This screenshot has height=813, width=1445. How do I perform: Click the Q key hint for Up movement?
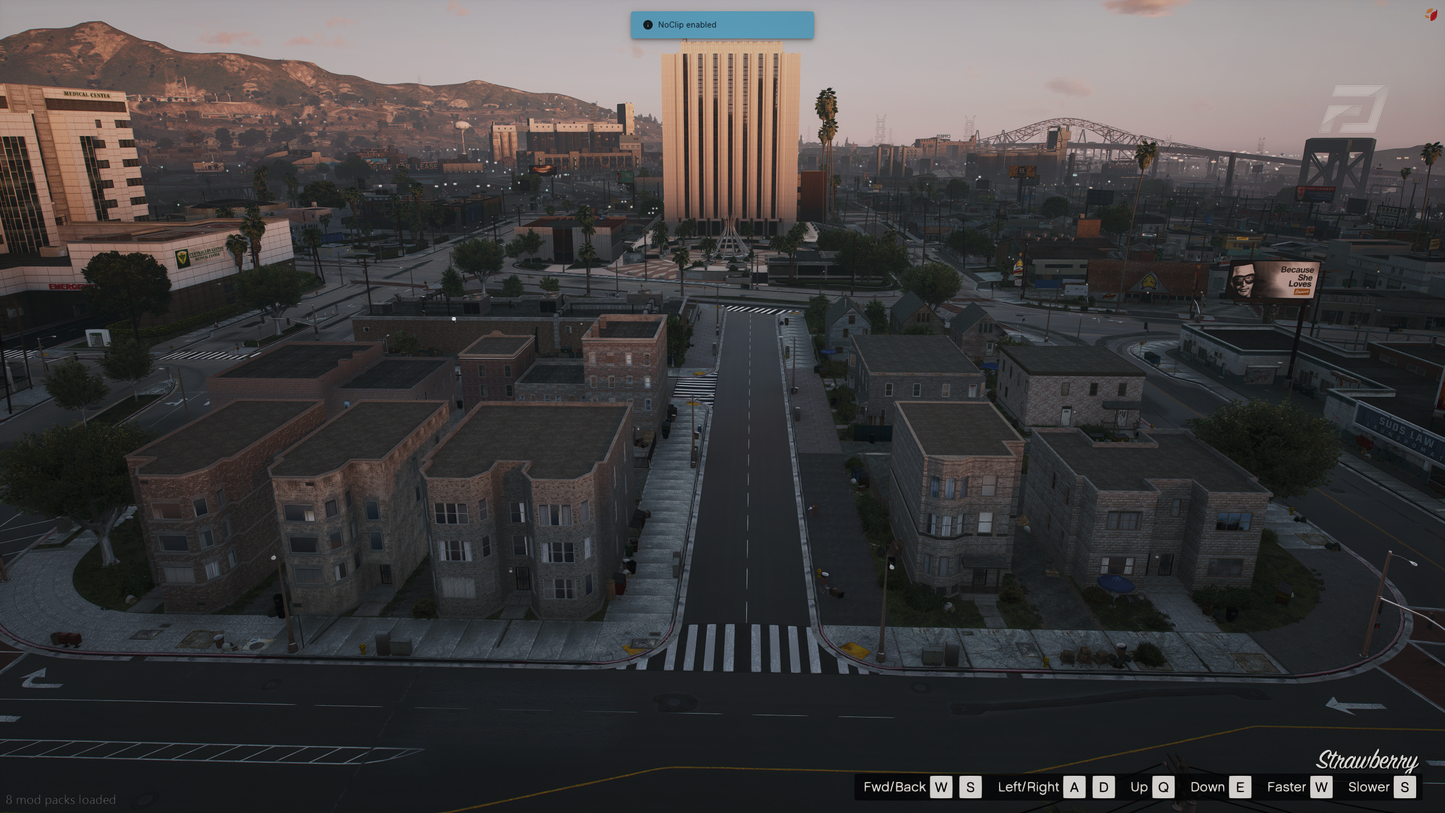coord(1164,787)
